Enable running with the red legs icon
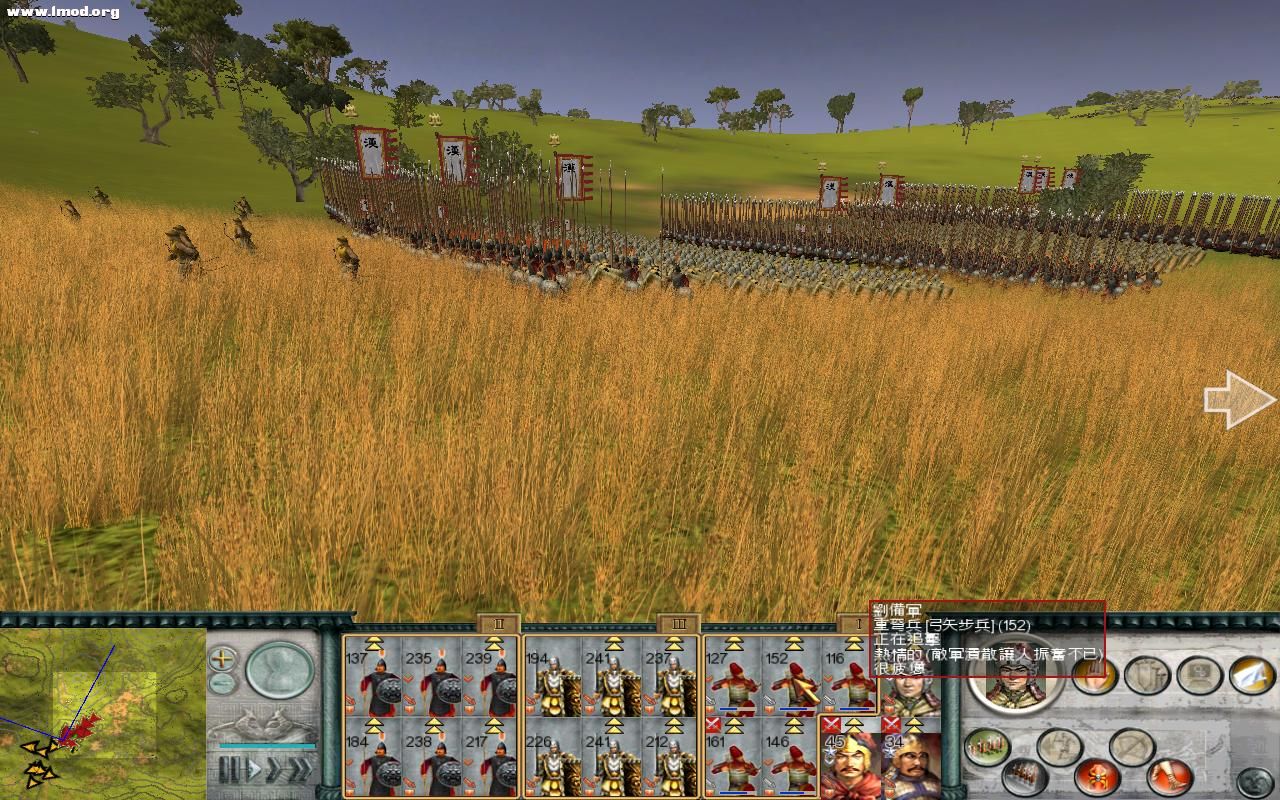The width and height of the screenshot is (1280, 800). pos(1166,778)
